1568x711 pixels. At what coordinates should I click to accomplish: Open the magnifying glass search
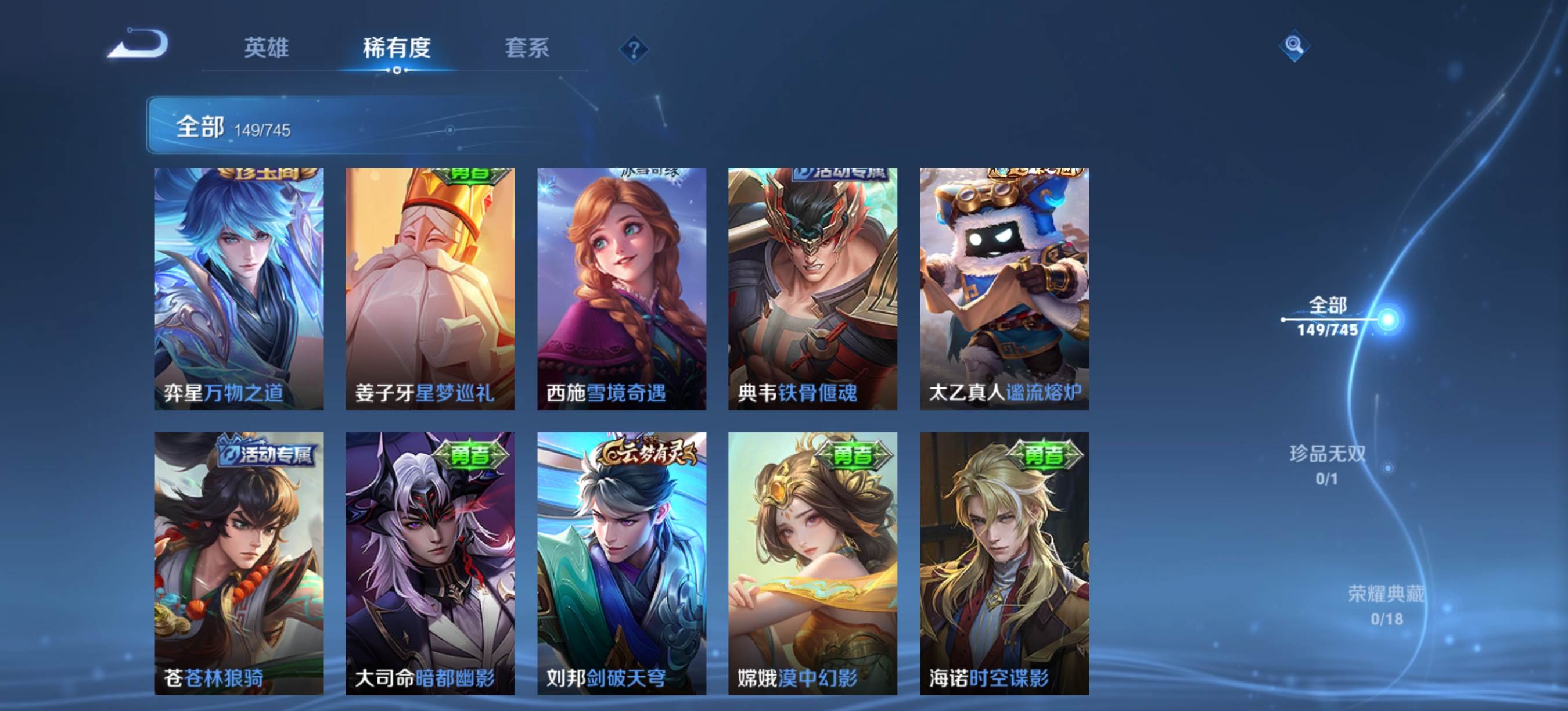tap(1293, 46)
